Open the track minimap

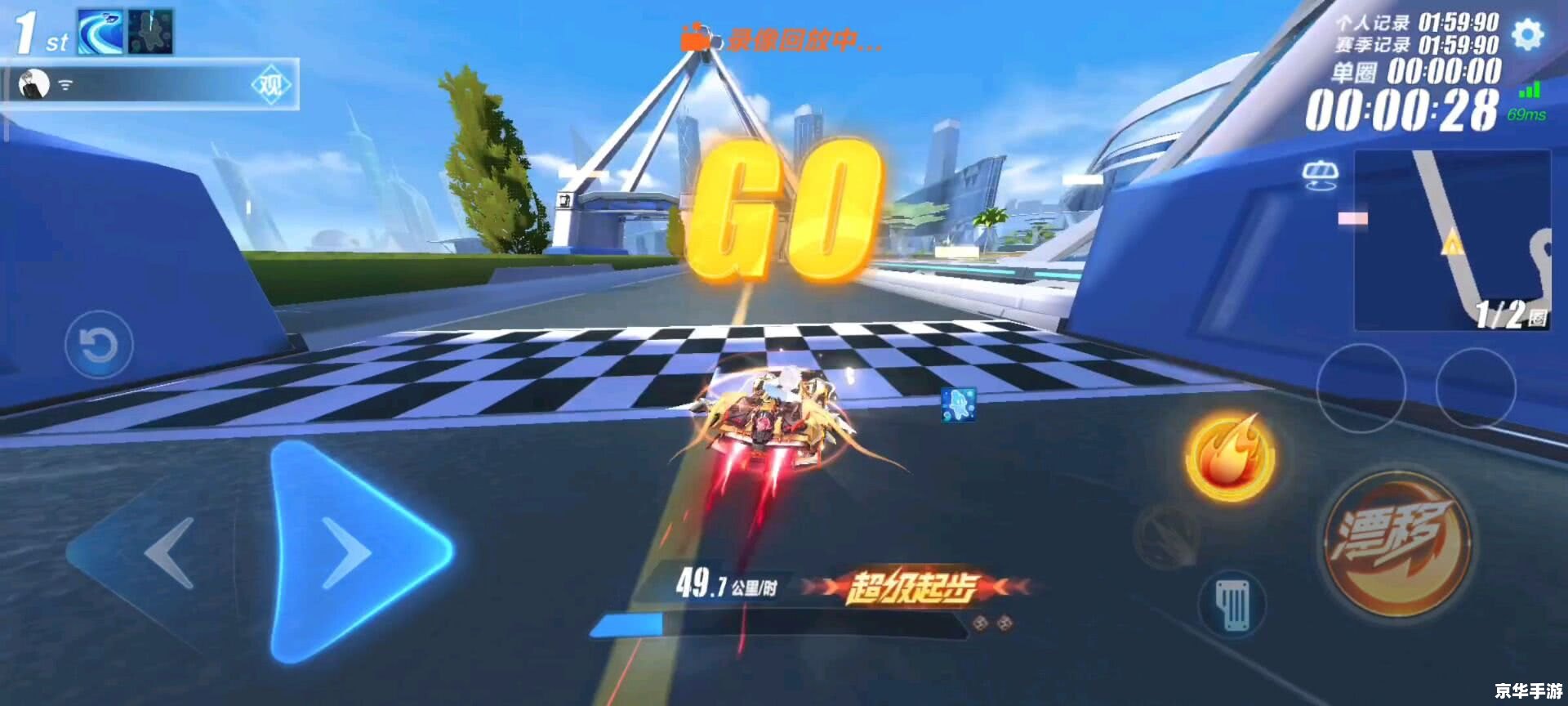(1452, 240)
